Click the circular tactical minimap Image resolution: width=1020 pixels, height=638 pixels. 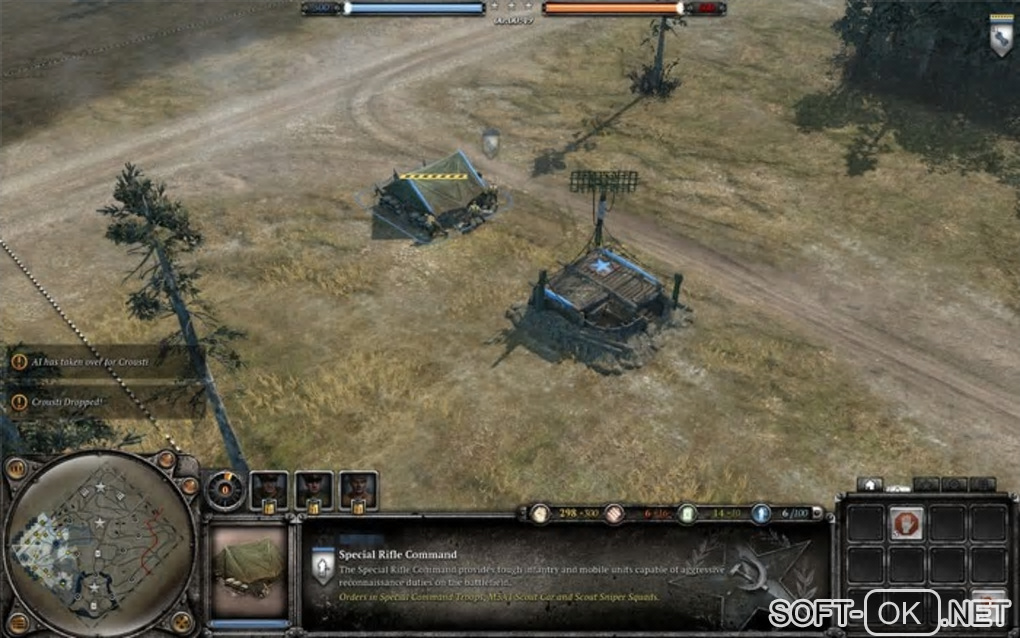[x=100, y=544]
